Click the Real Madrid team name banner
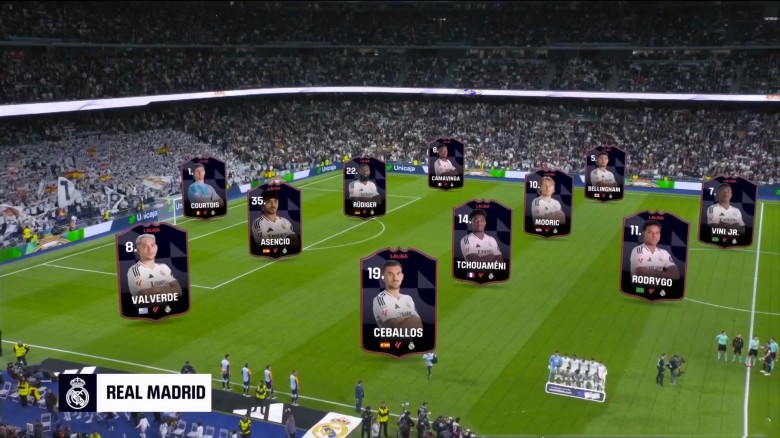The image size is (780, 438). click(135, 393)
